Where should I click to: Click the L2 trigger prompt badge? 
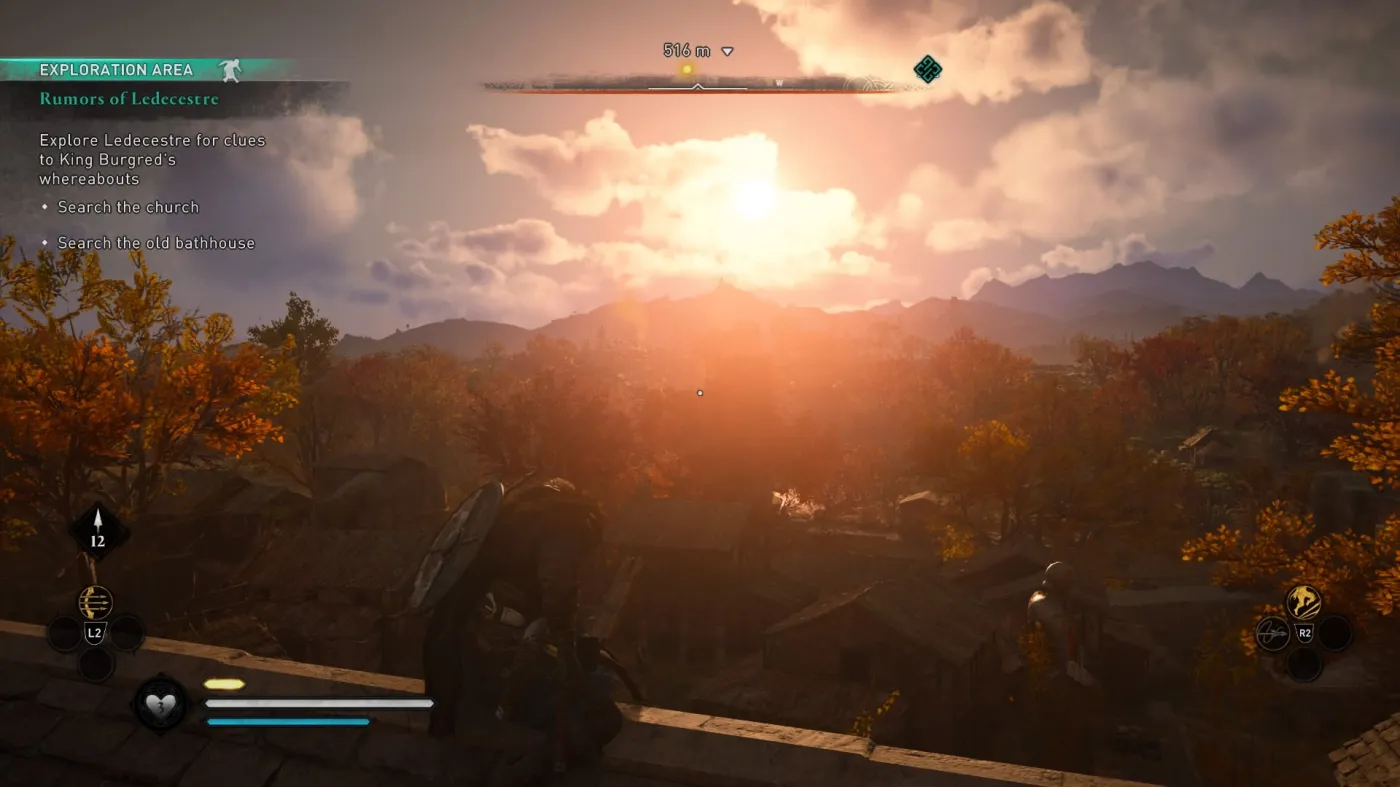[x=95, y=632]
